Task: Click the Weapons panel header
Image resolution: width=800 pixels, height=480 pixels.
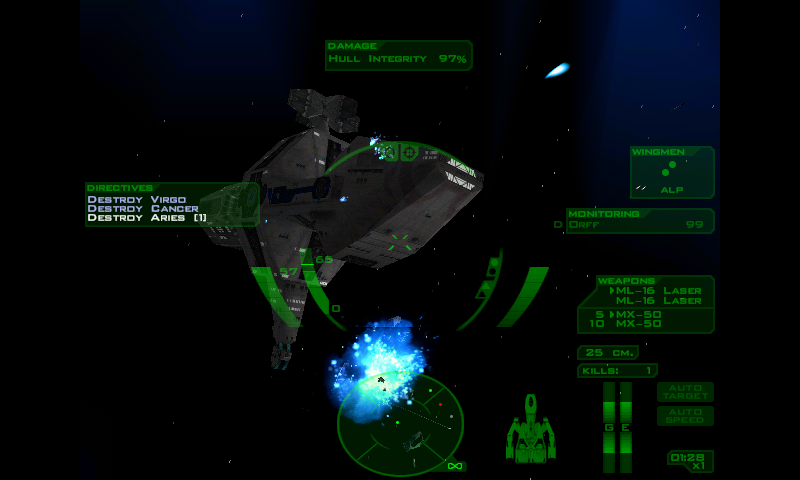Action: [628, 281]
